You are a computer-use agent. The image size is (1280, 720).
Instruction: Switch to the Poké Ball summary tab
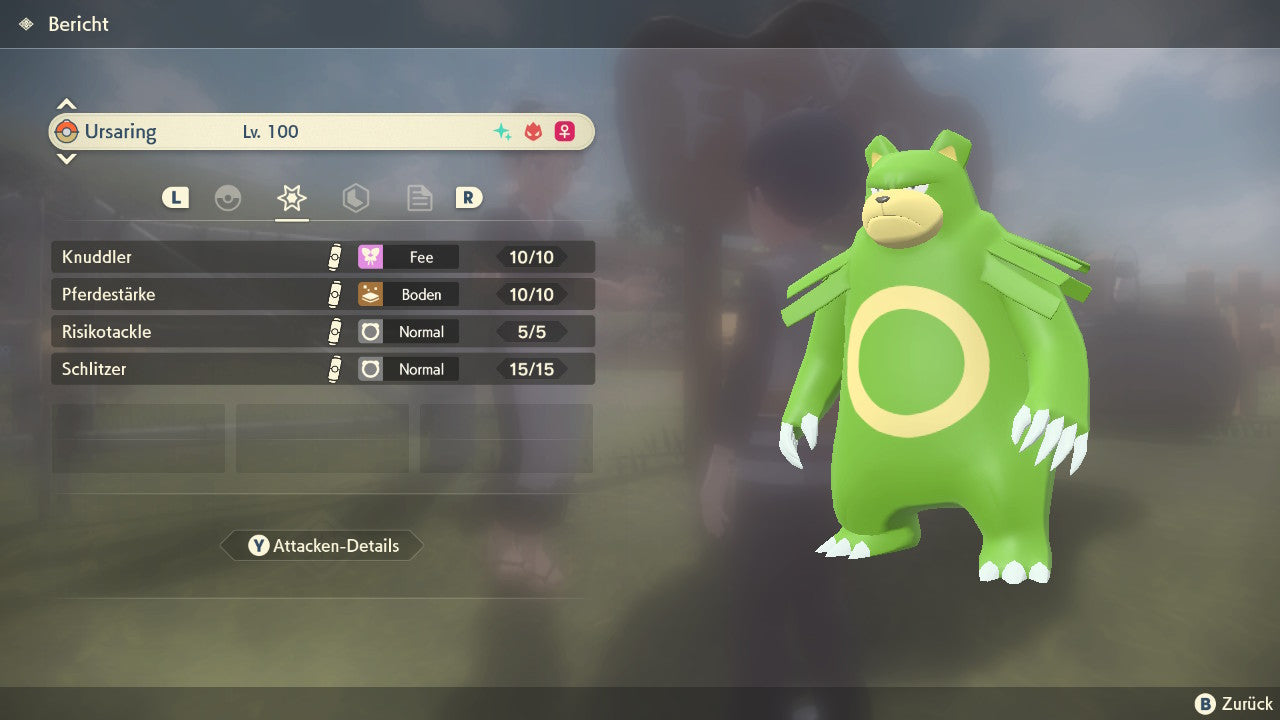(x=228, y=198)
